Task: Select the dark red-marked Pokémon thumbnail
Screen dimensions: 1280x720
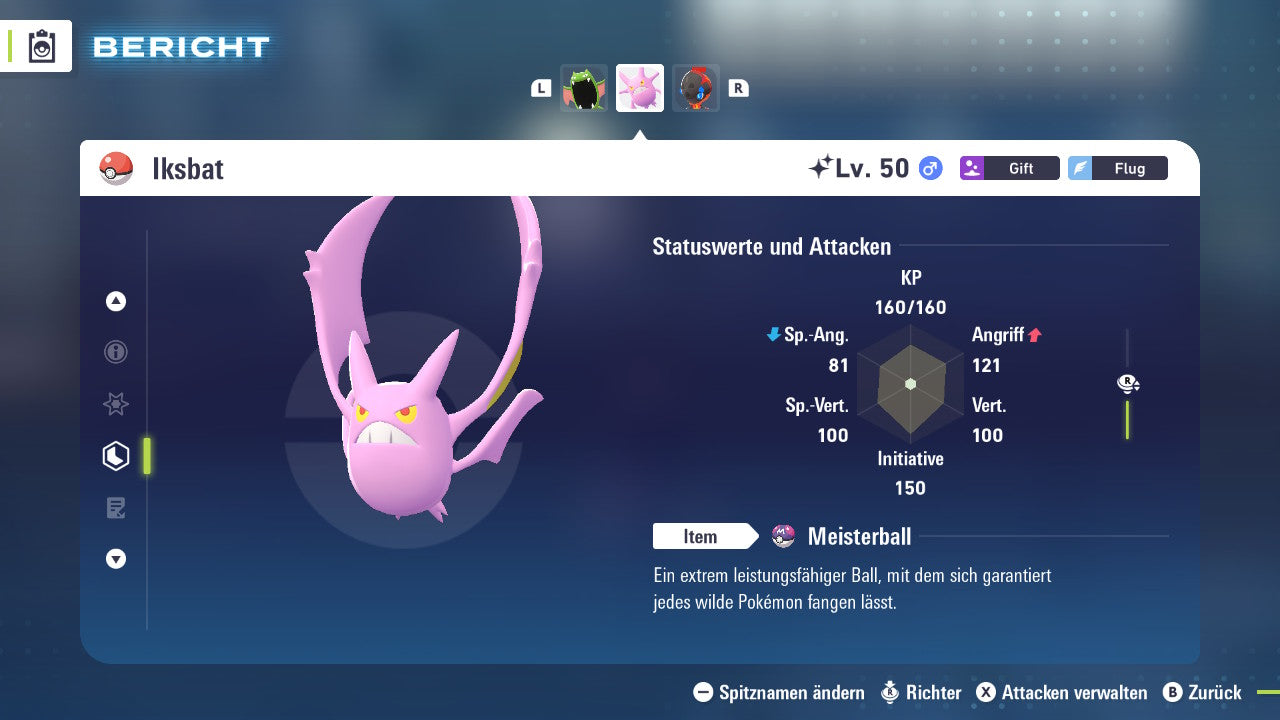Action: pyautogui.click(x=696, y=88)
